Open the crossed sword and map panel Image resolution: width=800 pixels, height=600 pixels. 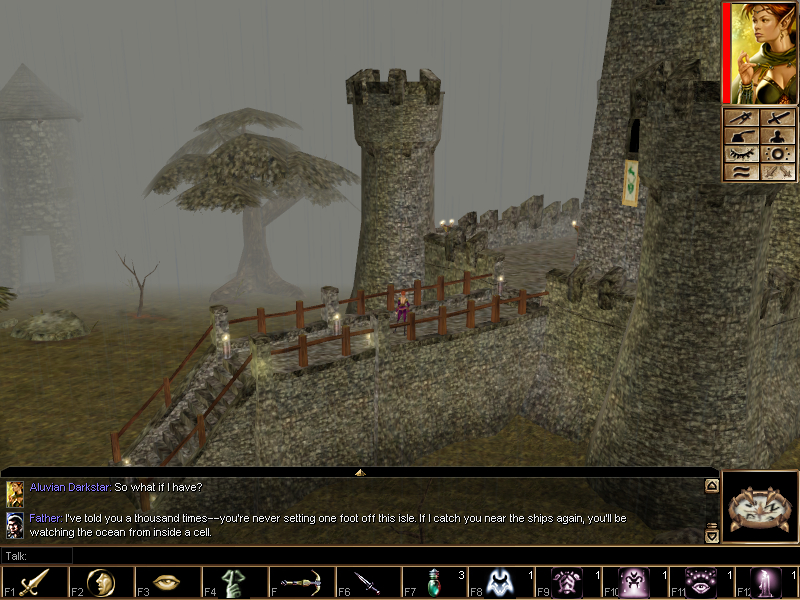pyautogui.click(x=741, y=118)
